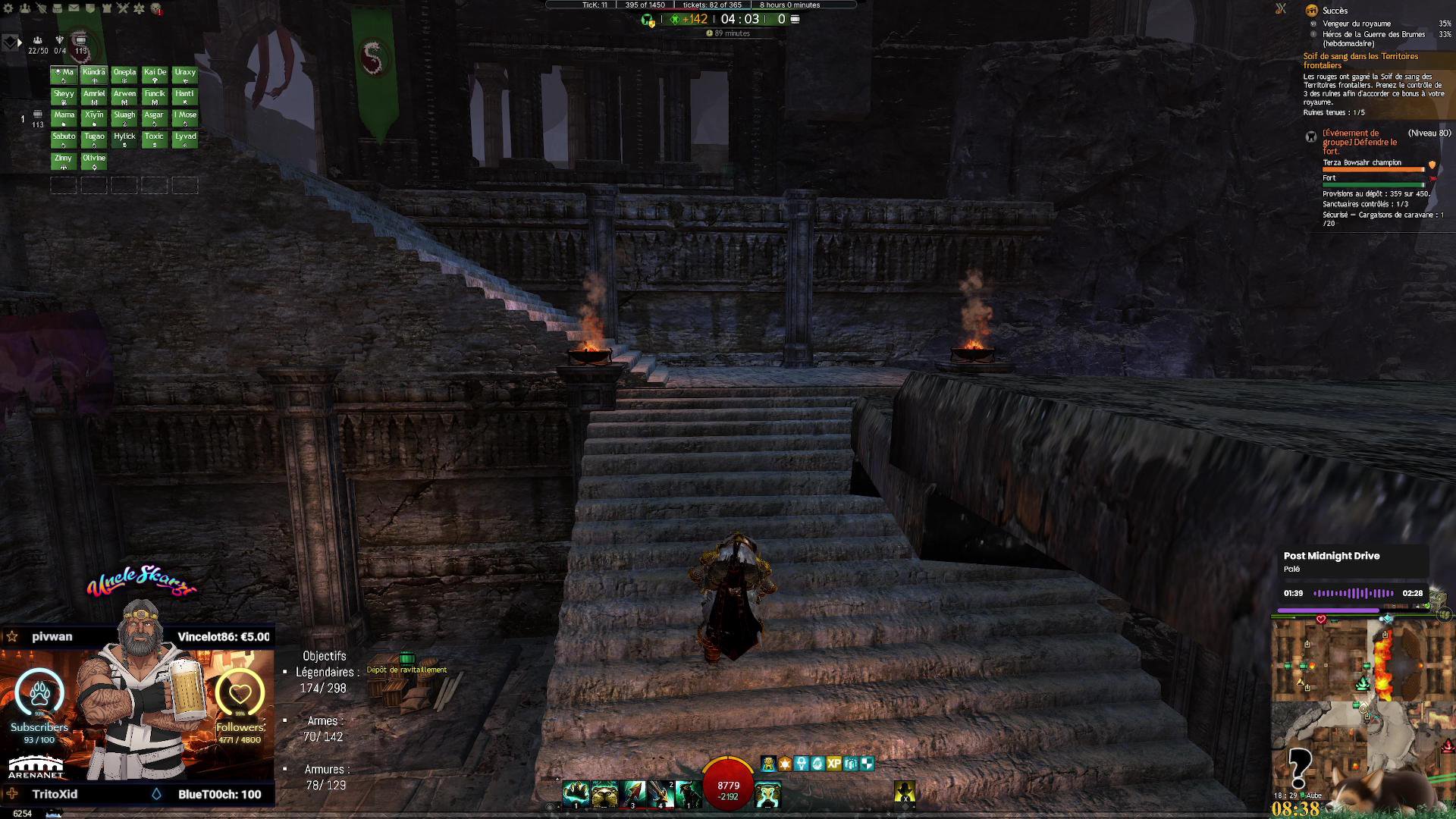Trigger the horned beast skill
Image resolution: width=1456 pixels, height=819 pixels.
click(x=689, y=793)
